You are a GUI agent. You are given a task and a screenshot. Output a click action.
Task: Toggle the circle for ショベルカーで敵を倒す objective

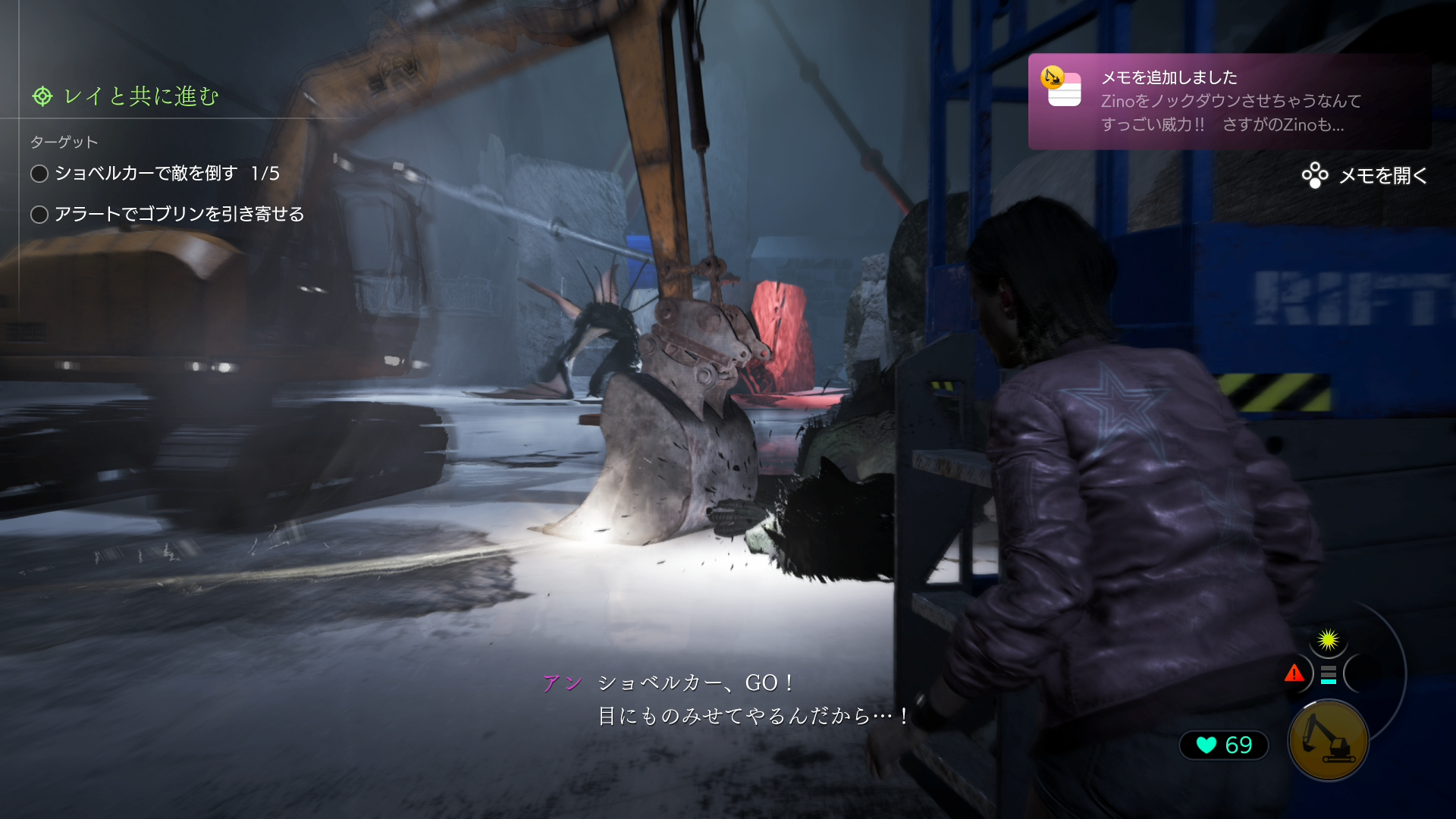coord(39,174)
